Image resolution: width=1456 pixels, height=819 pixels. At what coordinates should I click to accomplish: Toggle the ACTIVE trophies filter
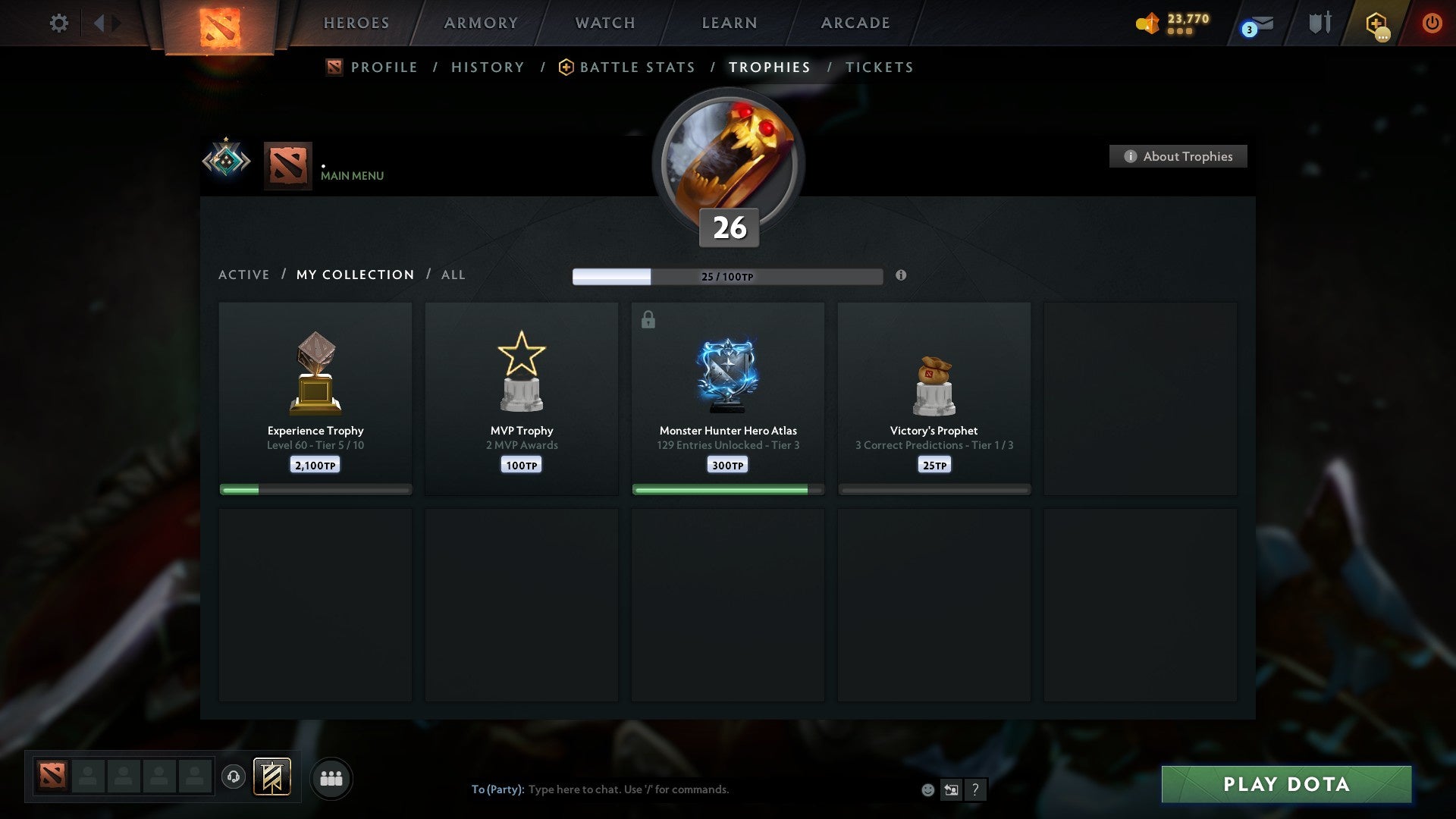coord(244,275)
